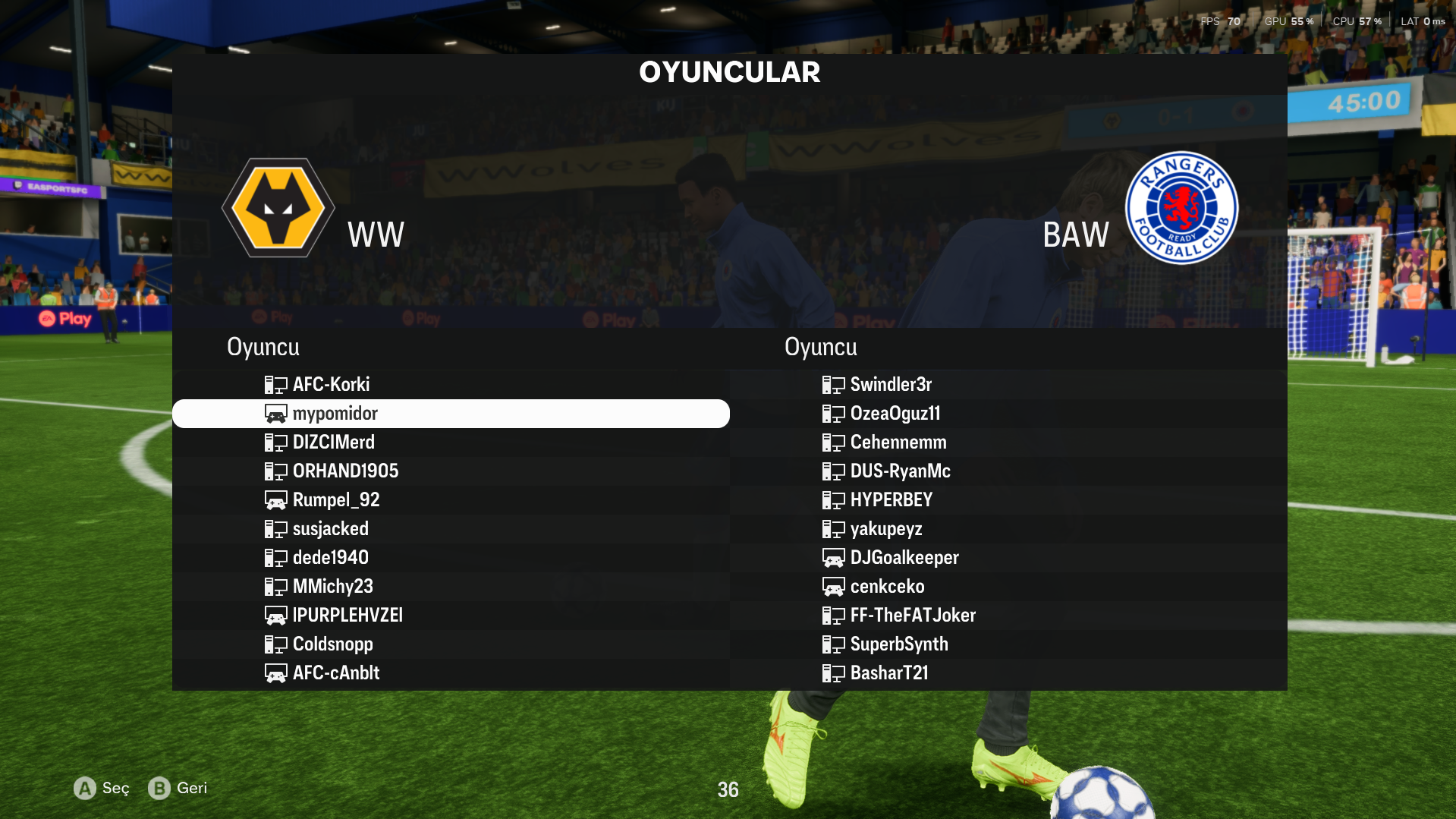Pick player SuperbSynth
Image resolution: width=1456 pixels, height=819 pixels.
[898, 644]
